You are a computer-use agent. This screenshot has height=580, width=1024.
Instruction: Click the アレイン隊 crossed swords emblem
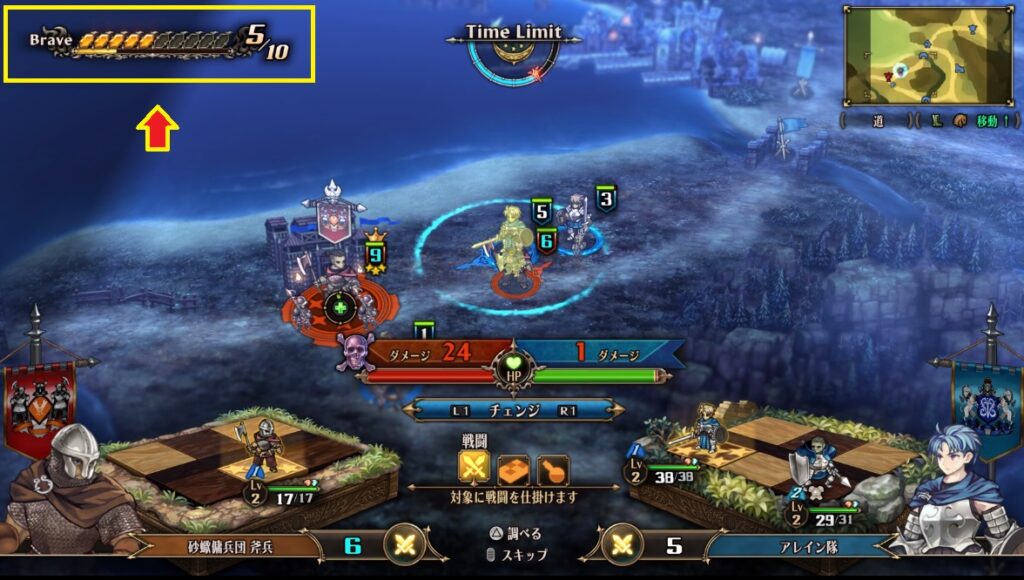[x=624, y=545]
